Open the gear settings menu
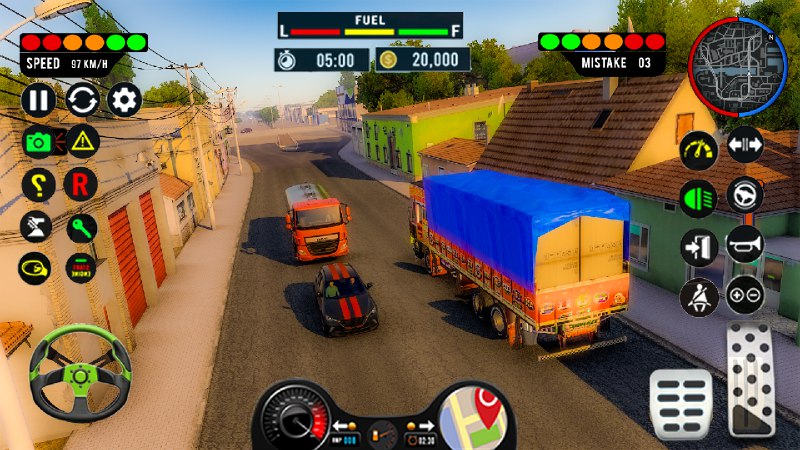This screenshot has height=450, width=800. point(124,99)
